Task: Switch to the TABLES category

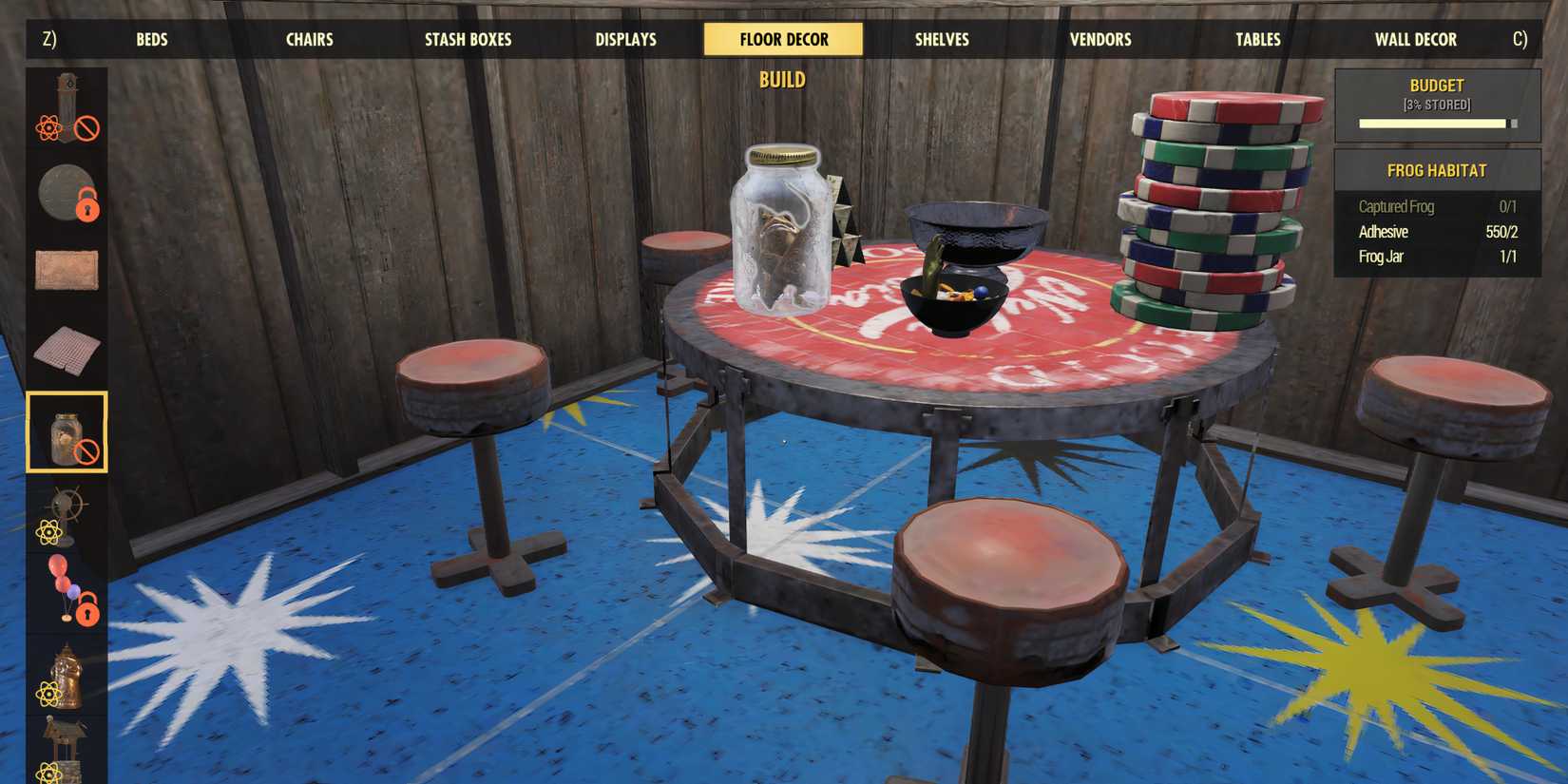Action: click(x=1256, y=39)
